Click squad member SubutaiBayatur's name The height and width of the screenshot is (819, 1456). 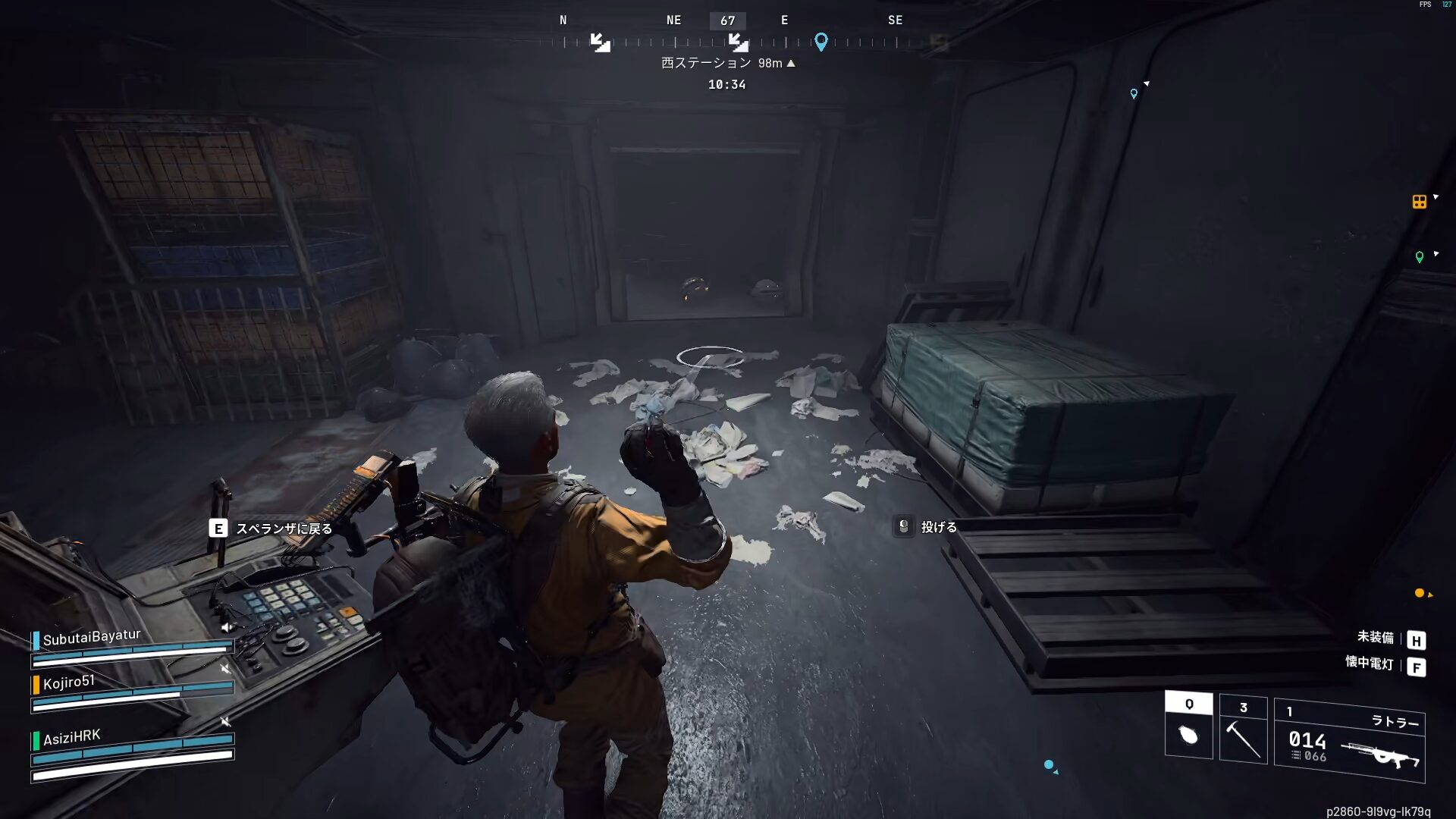click(x=92, y=637)
